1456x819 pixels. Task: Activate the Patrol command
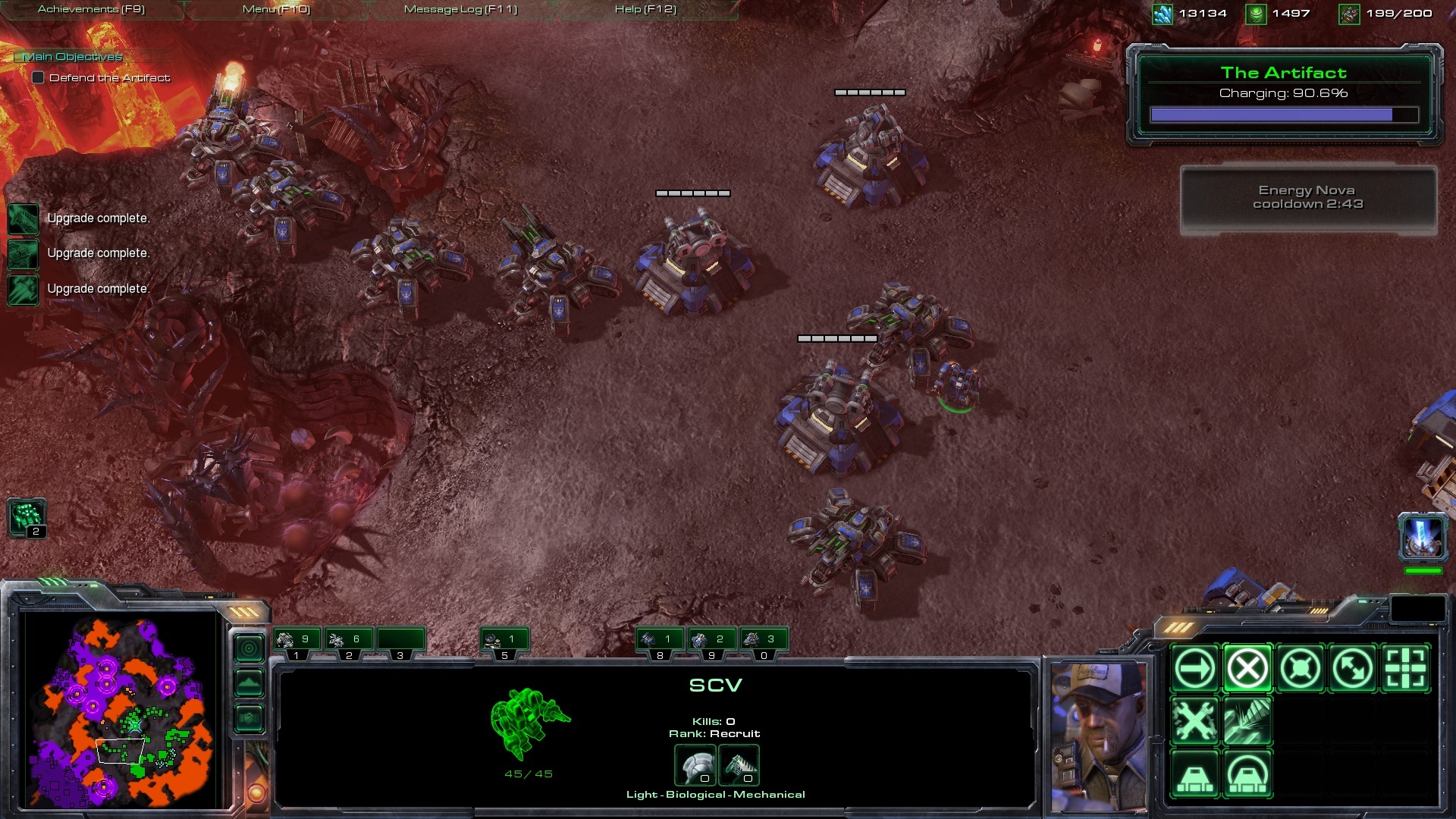pyautogui.click(x=1353, y=669)
